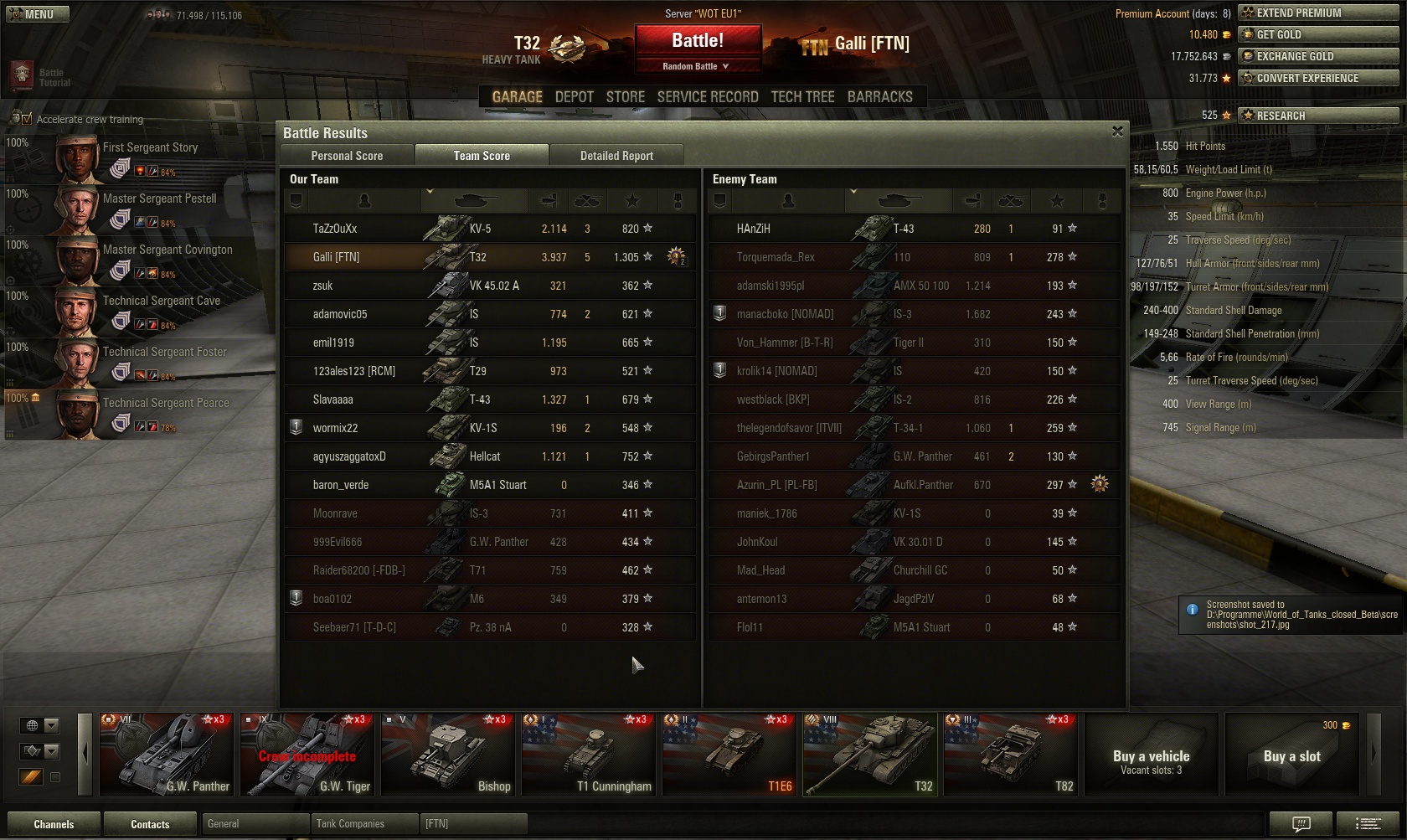
Task: Choose Exchange Gold
Action: 1318,56
